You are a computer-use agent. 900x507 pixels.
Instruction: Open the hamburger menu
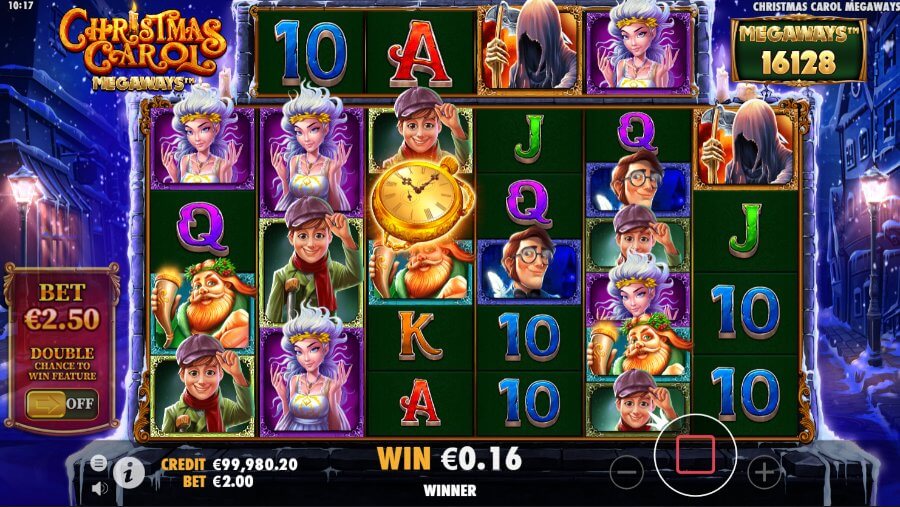99,463
